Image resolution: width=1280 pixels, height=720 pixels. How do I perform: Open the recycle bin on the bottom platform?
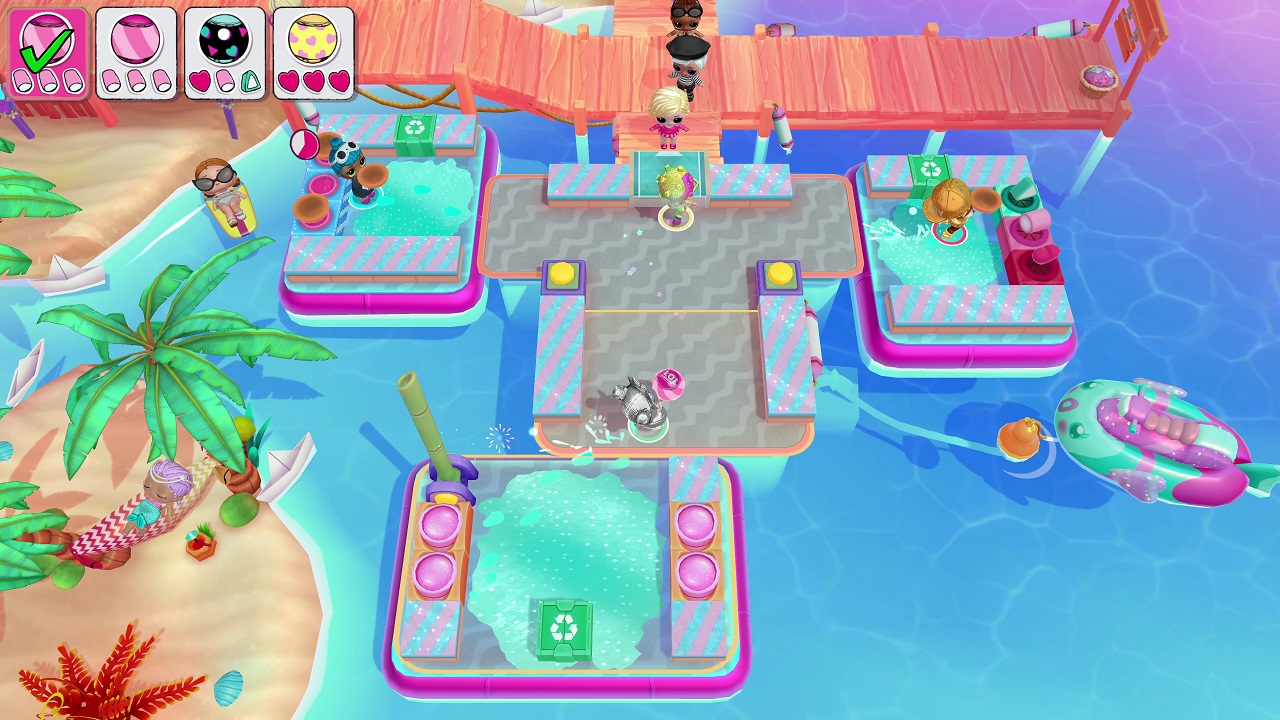(x=567, y=626)
